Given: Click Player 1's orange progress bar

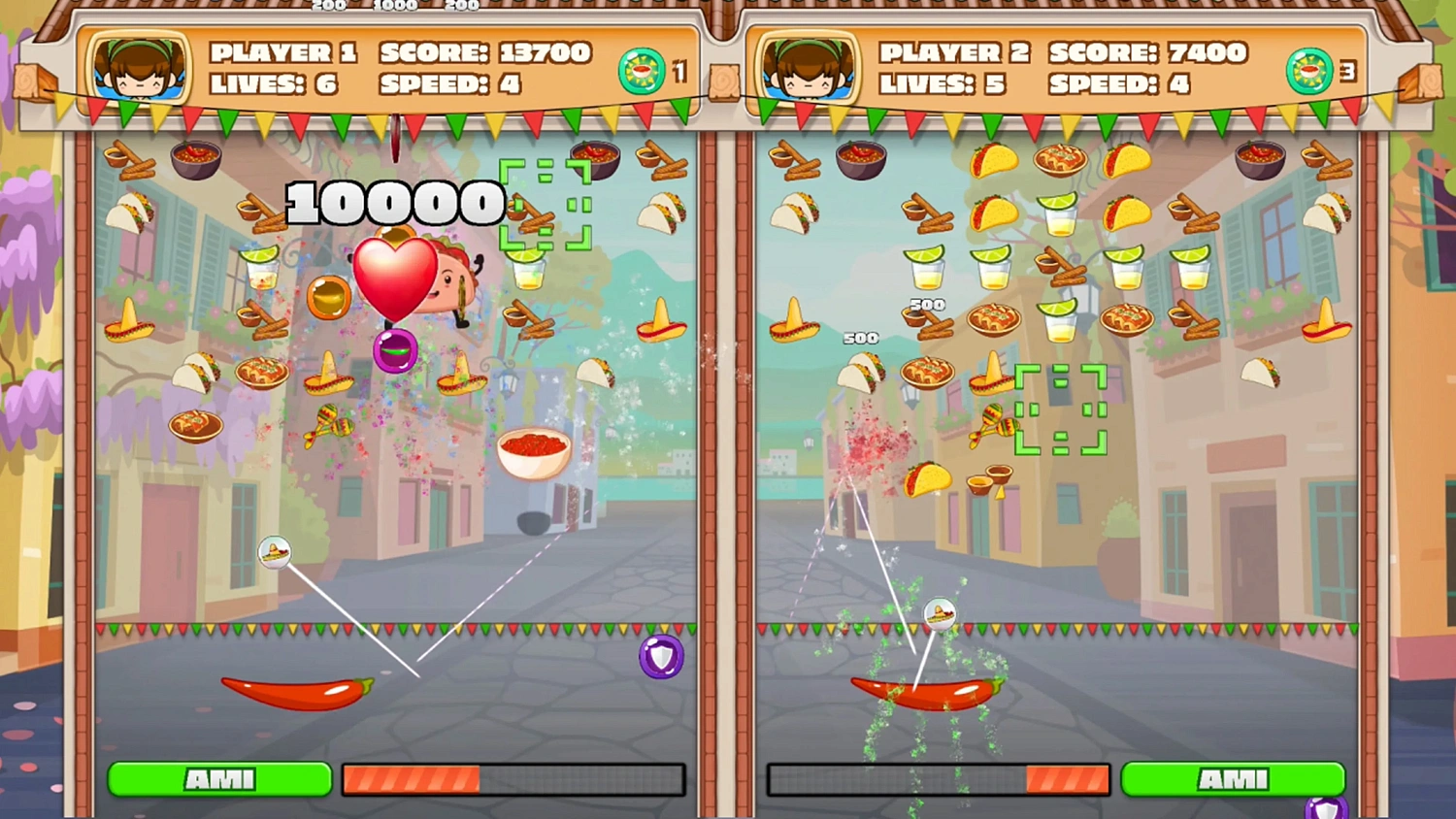Looking at the screenshot, I should coord(412,779).
